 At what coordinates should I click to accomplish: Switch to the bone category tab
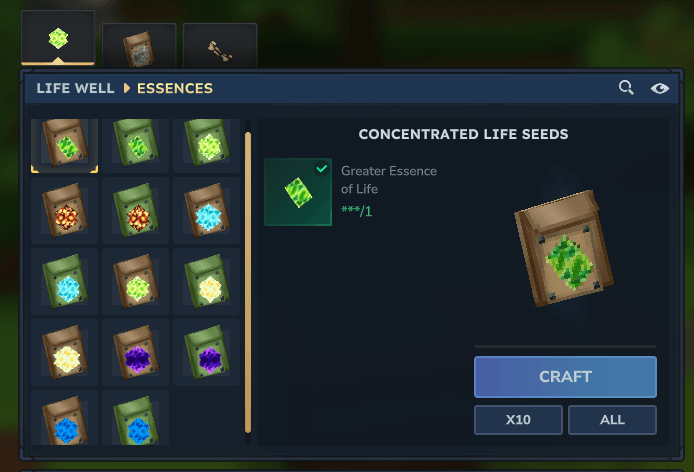[220, 46]
